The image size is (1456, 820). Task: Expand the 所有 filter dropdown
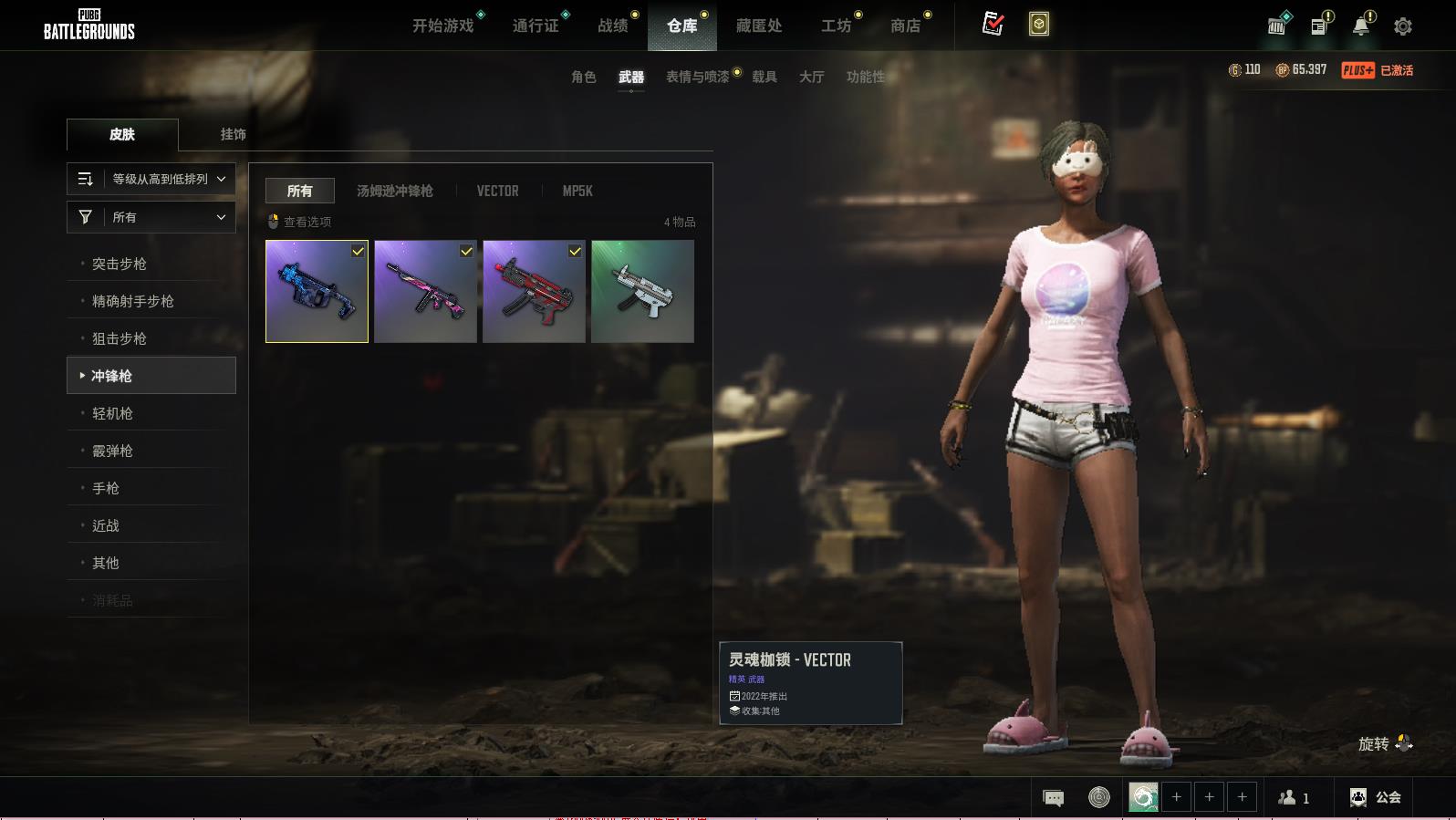pos(151,217)
